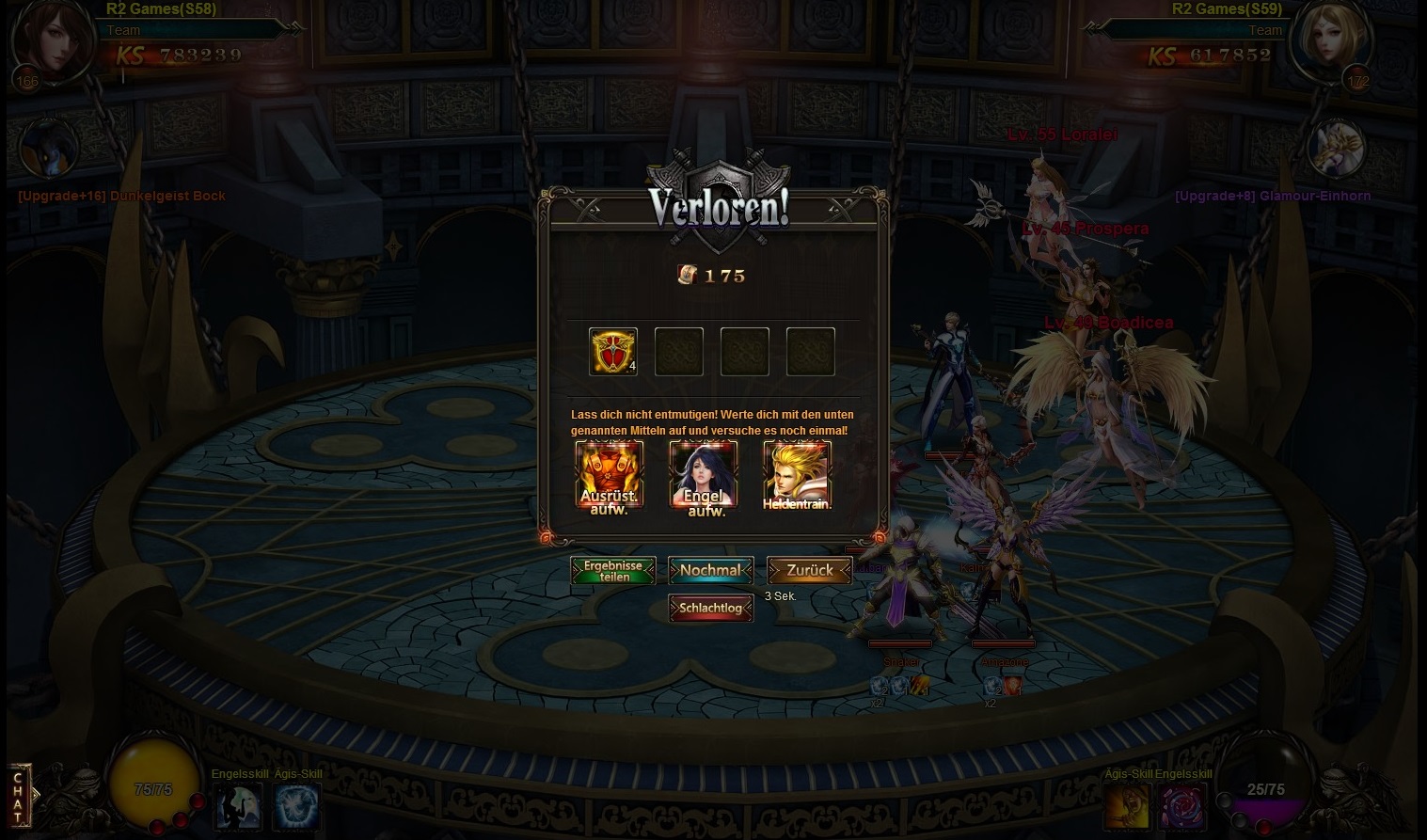This screenshot has height=840, width=1427.
Task: Click the right-side Engelsskill rose icon
Action: [x=1181, y=807]
